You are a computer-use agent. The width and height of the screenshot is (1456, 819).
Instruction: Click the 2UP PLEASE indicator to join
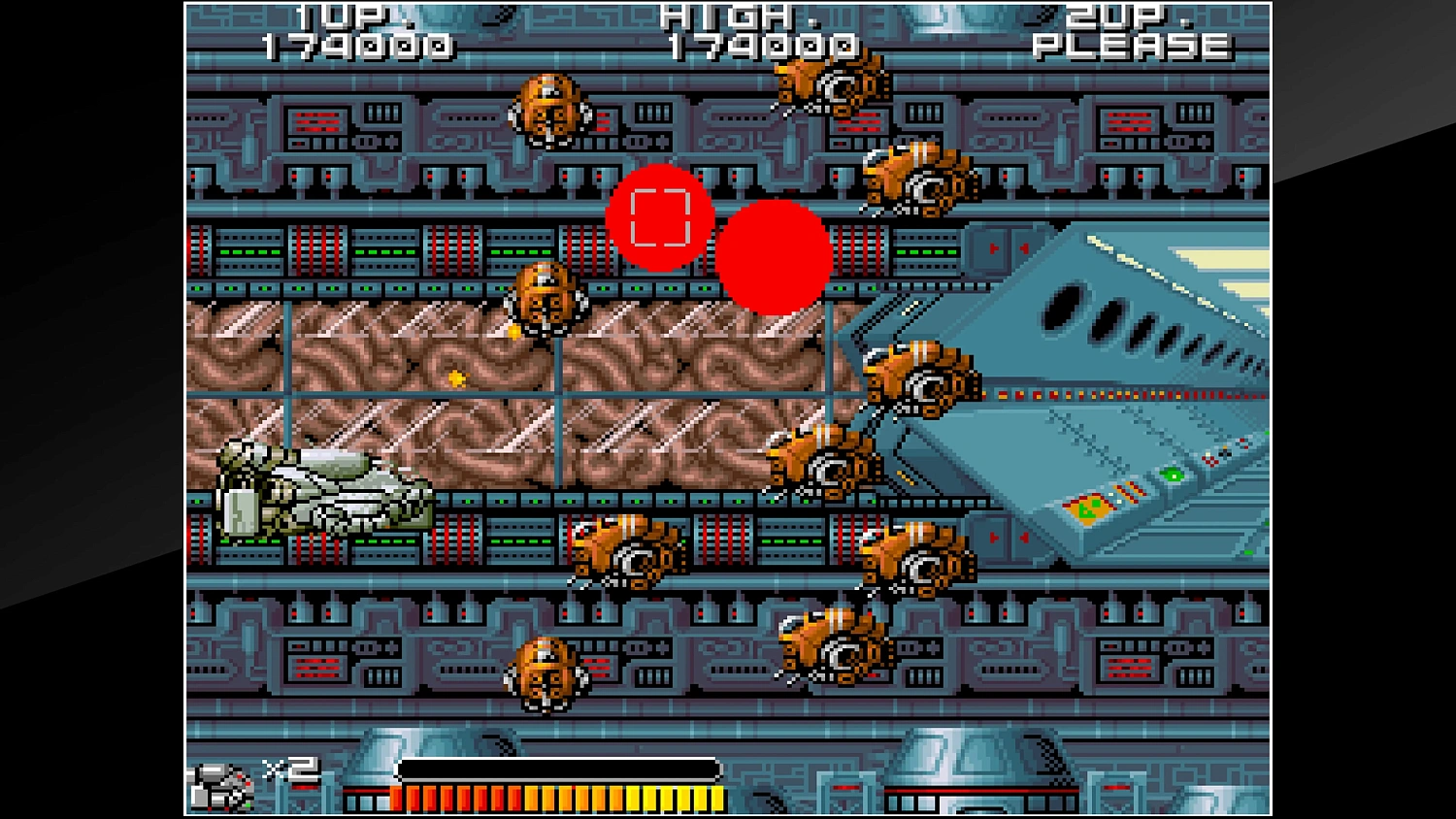pos(1131,29)
